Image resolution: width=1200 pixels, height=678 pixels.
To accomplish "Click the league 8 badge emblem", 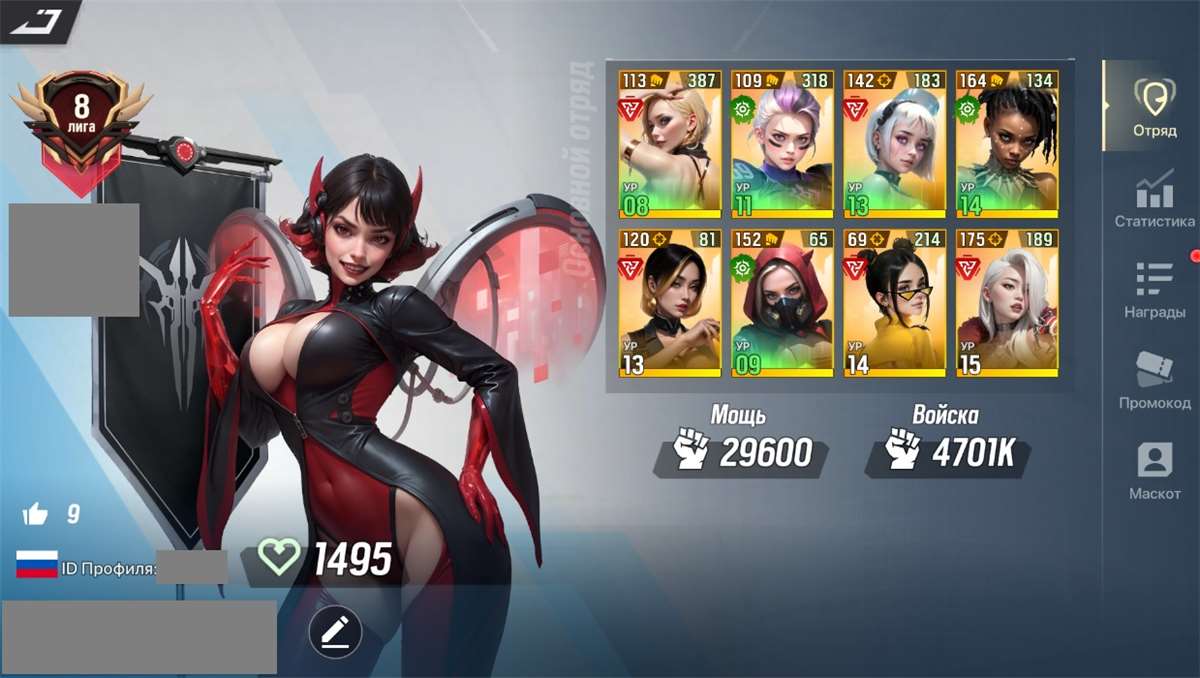I will click(81, 120).
